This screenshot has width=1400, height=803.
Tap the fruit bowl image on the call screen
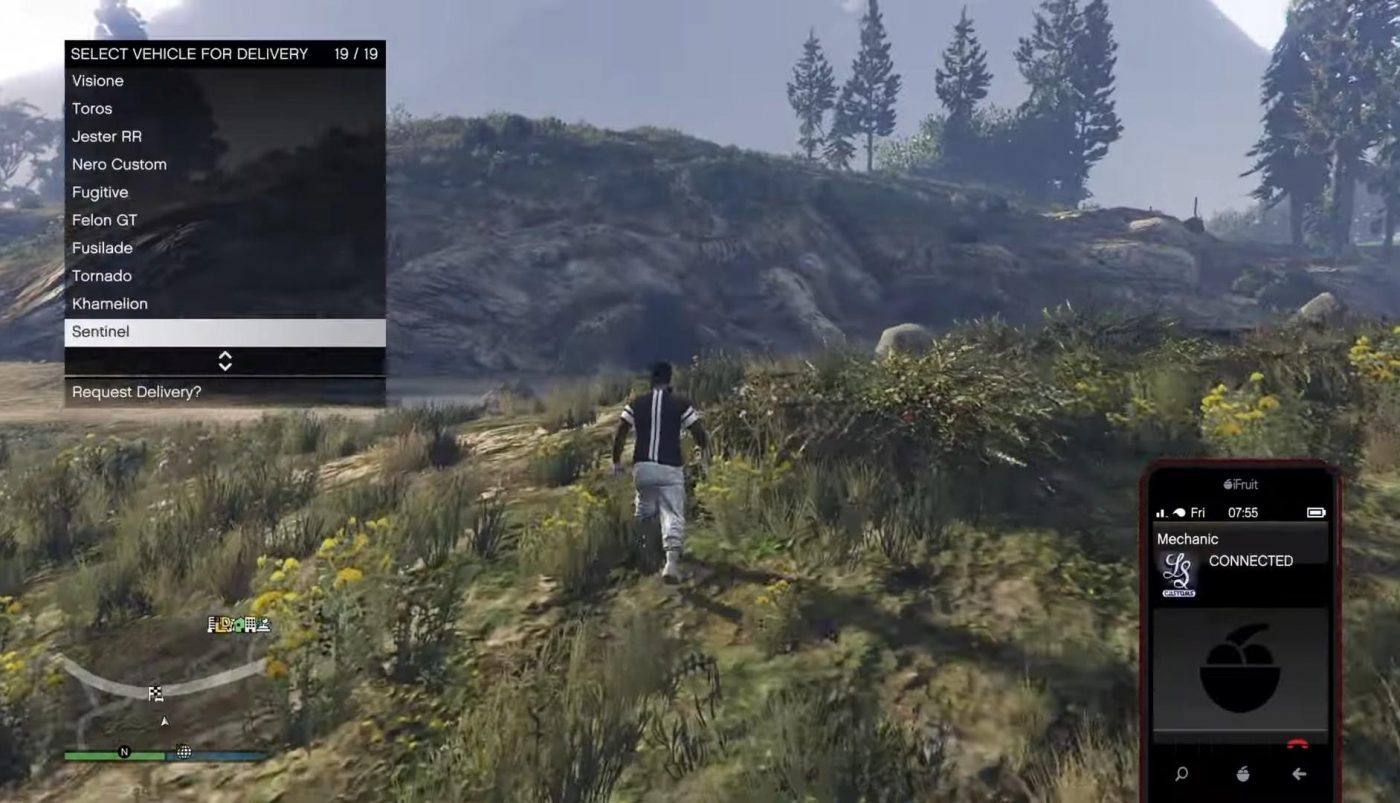1243,670
